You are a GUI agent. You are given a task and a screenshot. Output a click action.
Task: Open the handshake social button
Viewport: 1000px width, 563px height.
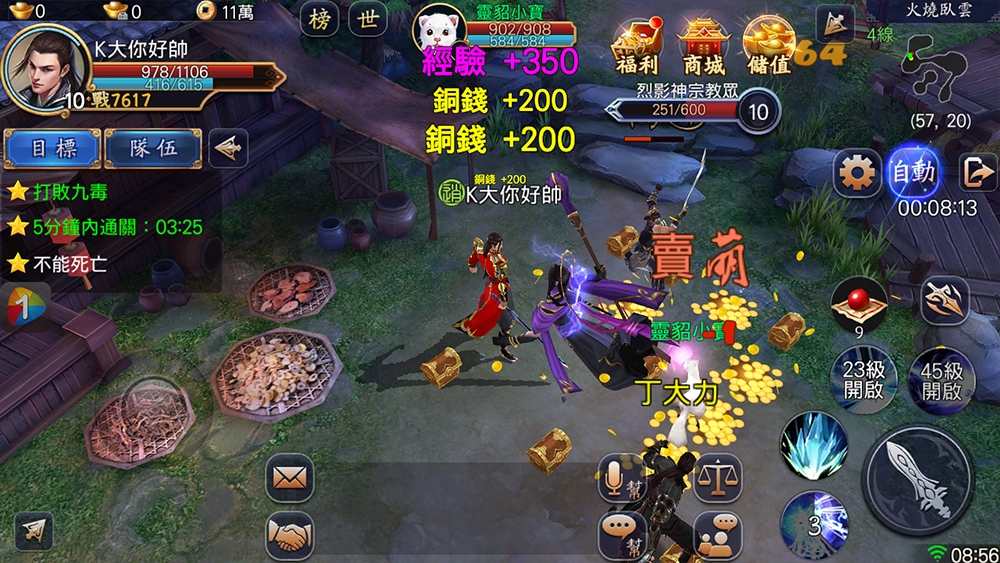[x=289, y=535]
